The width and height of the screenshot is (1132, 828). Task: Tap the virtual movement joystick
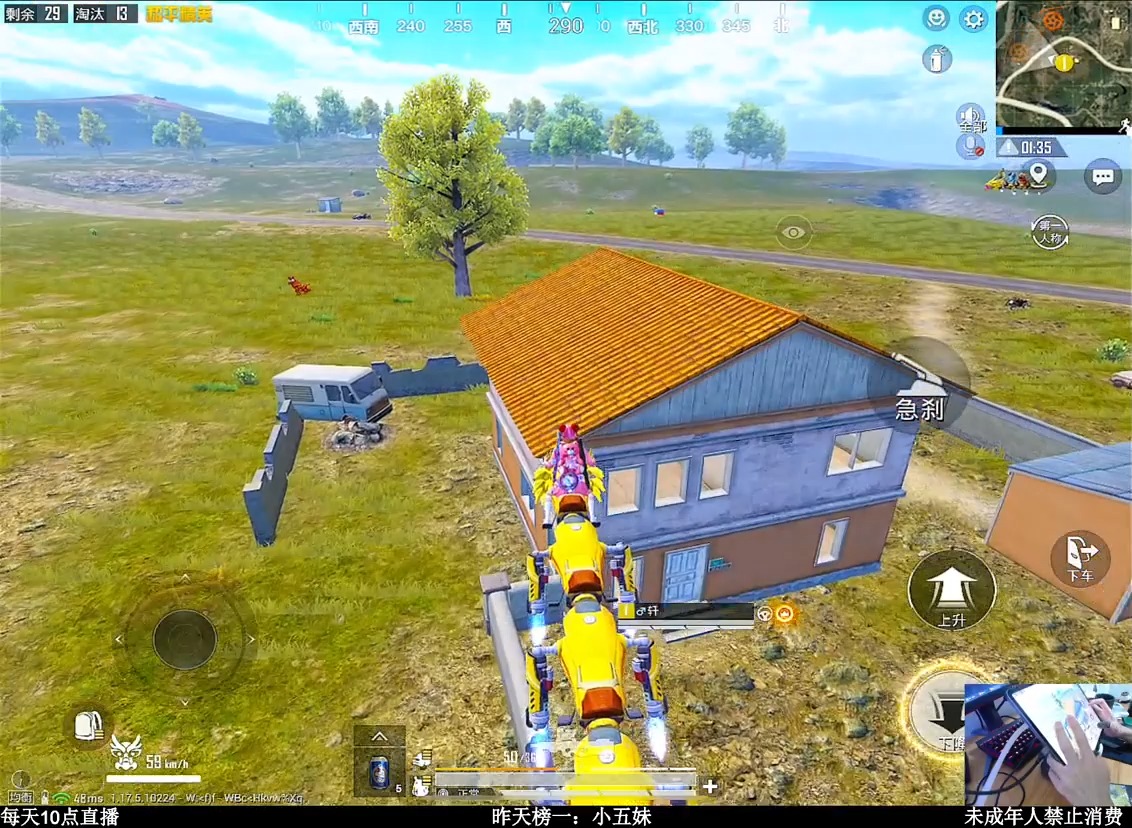(x=185, y=639)
